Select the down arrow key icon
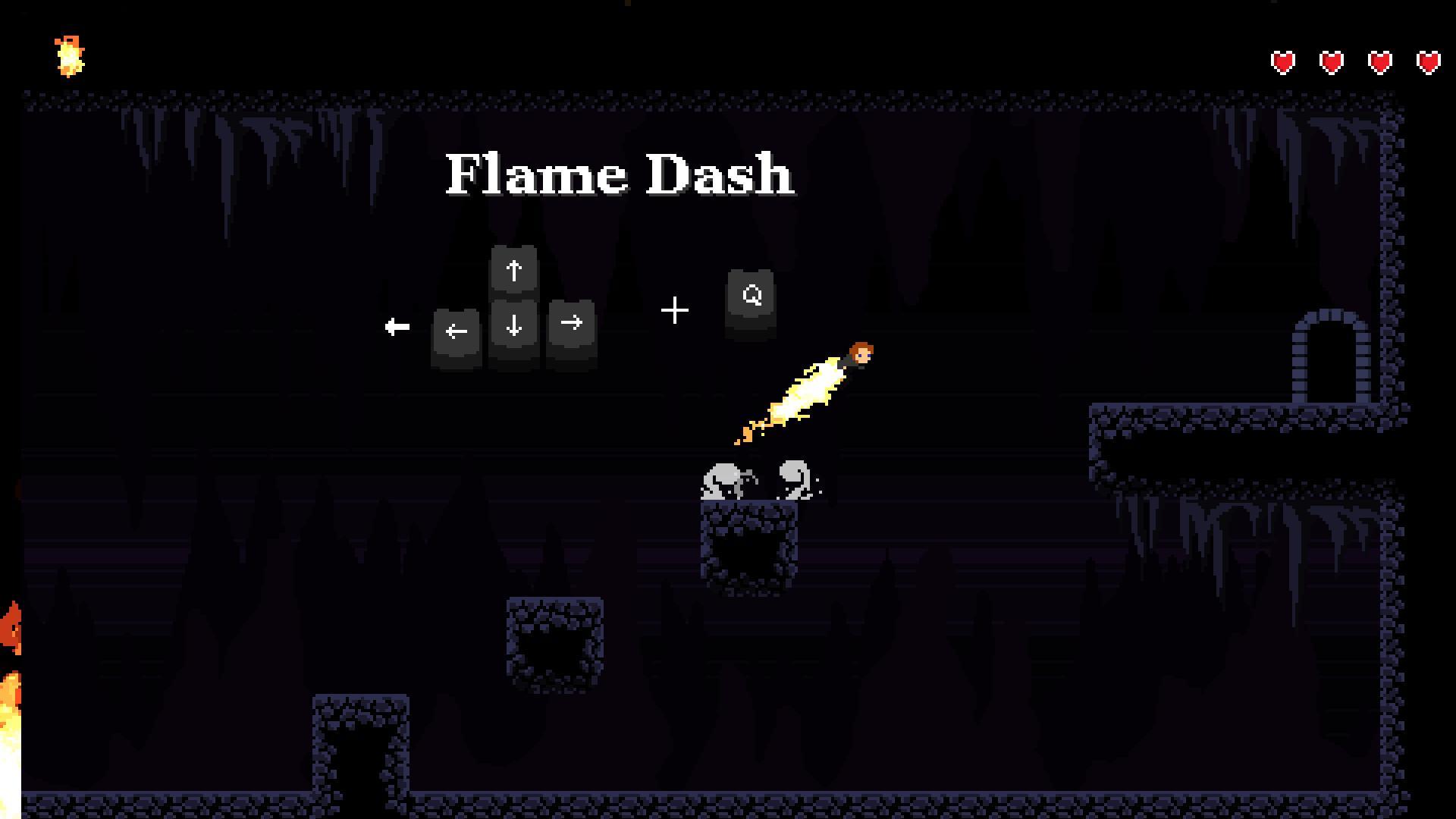 pyautogui.click(x=513, y=326)
